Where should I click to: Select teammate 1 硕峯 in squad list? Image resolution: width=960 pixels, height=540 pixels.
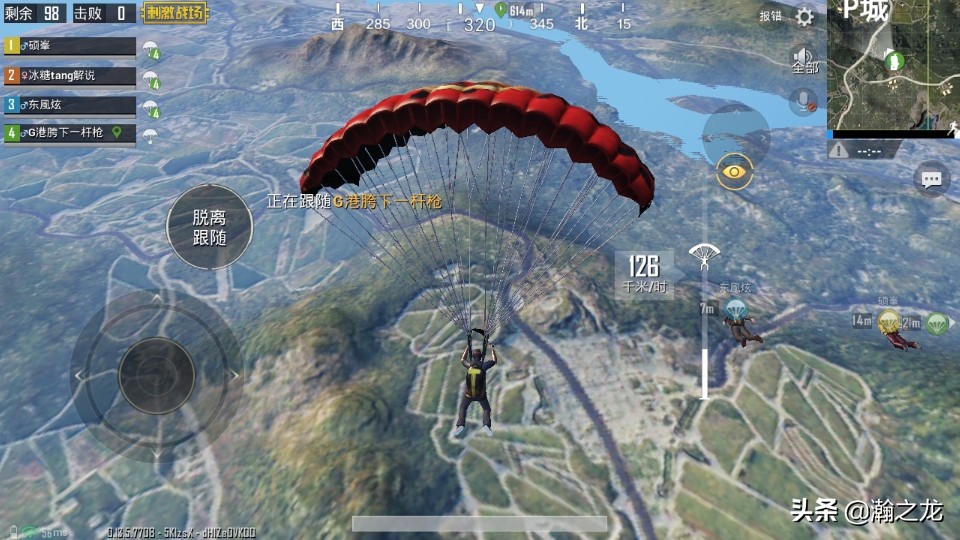(70, 46)
